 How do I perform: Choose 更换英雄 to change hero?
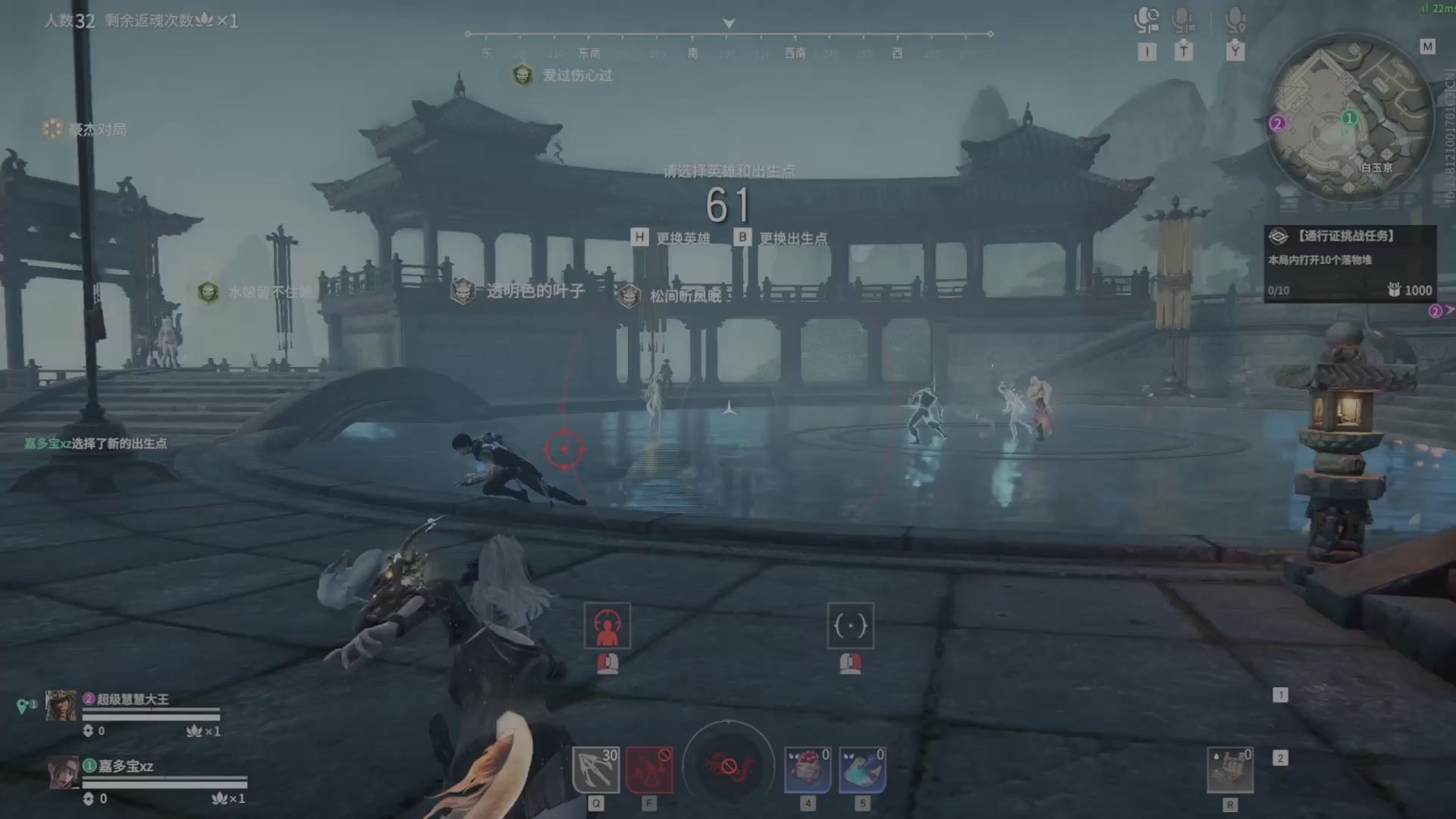point(672,238)
